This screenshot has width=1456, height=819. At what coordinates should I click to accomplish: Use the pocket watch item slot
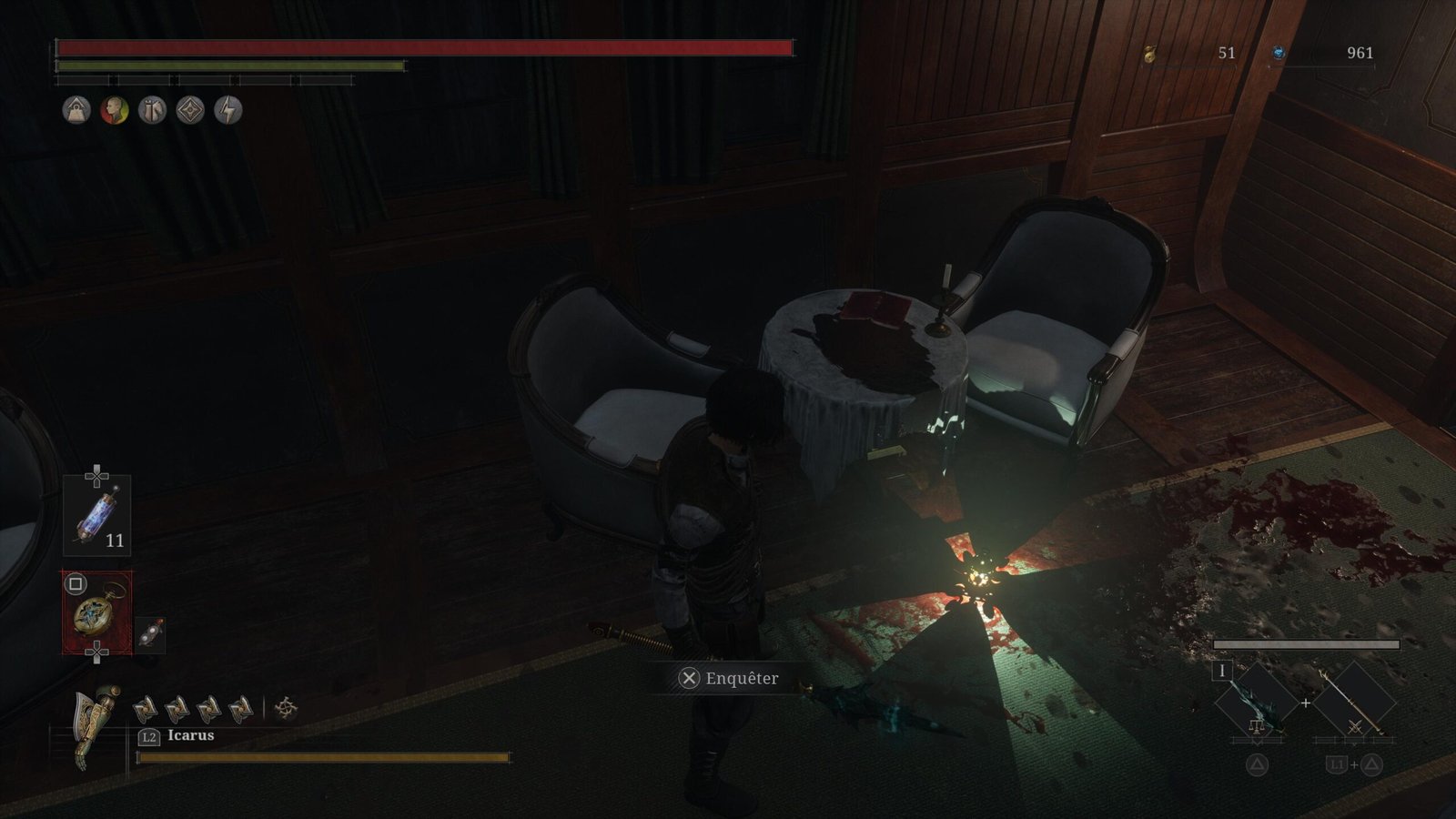pos(96,612)
